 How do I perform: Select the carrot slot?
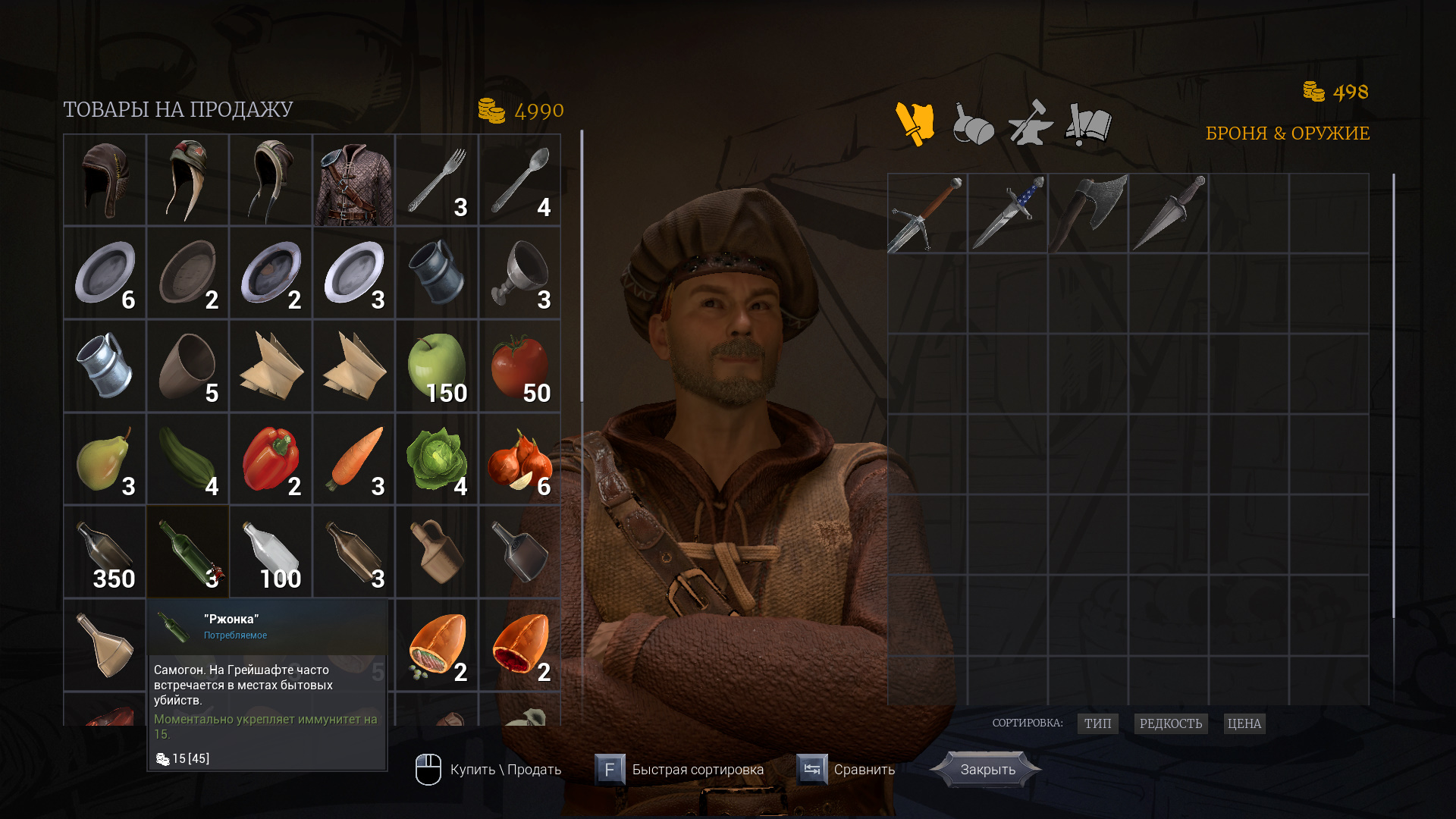[x=353, y=460]
